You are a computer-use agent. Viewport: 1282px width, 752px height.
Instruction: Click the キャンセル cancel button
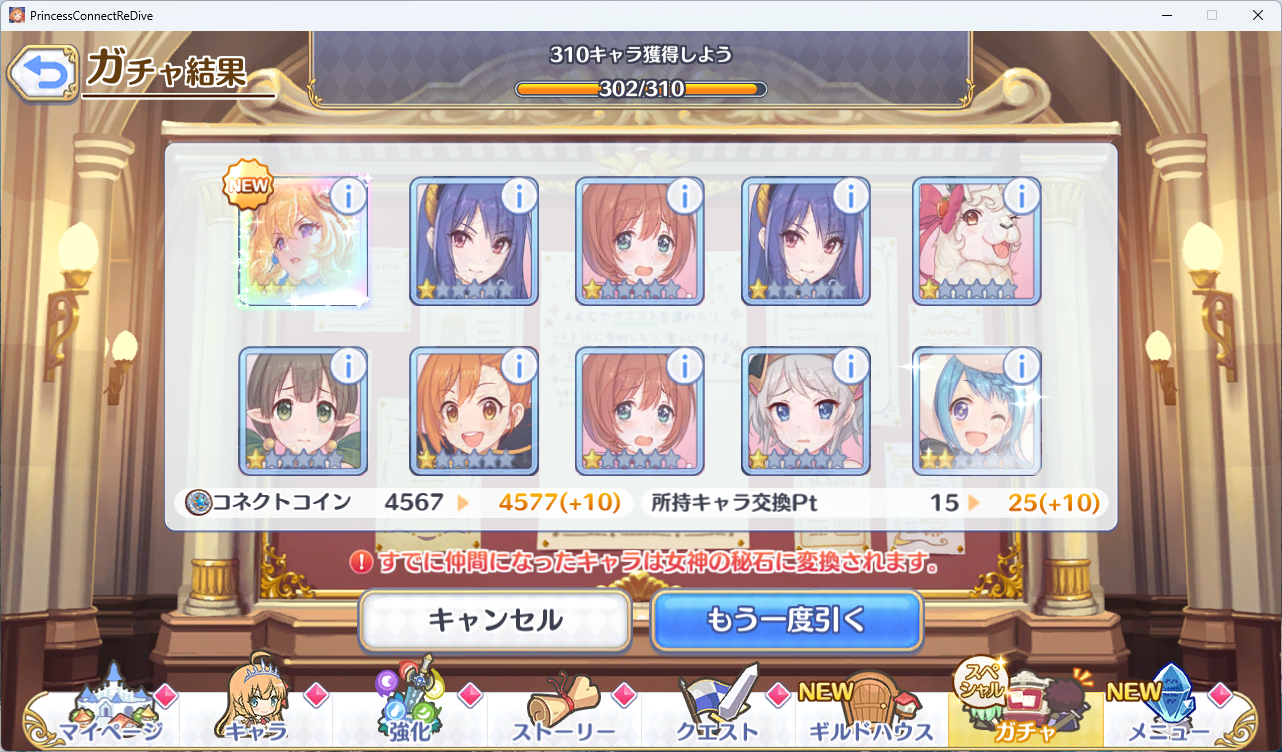point(495,620)
